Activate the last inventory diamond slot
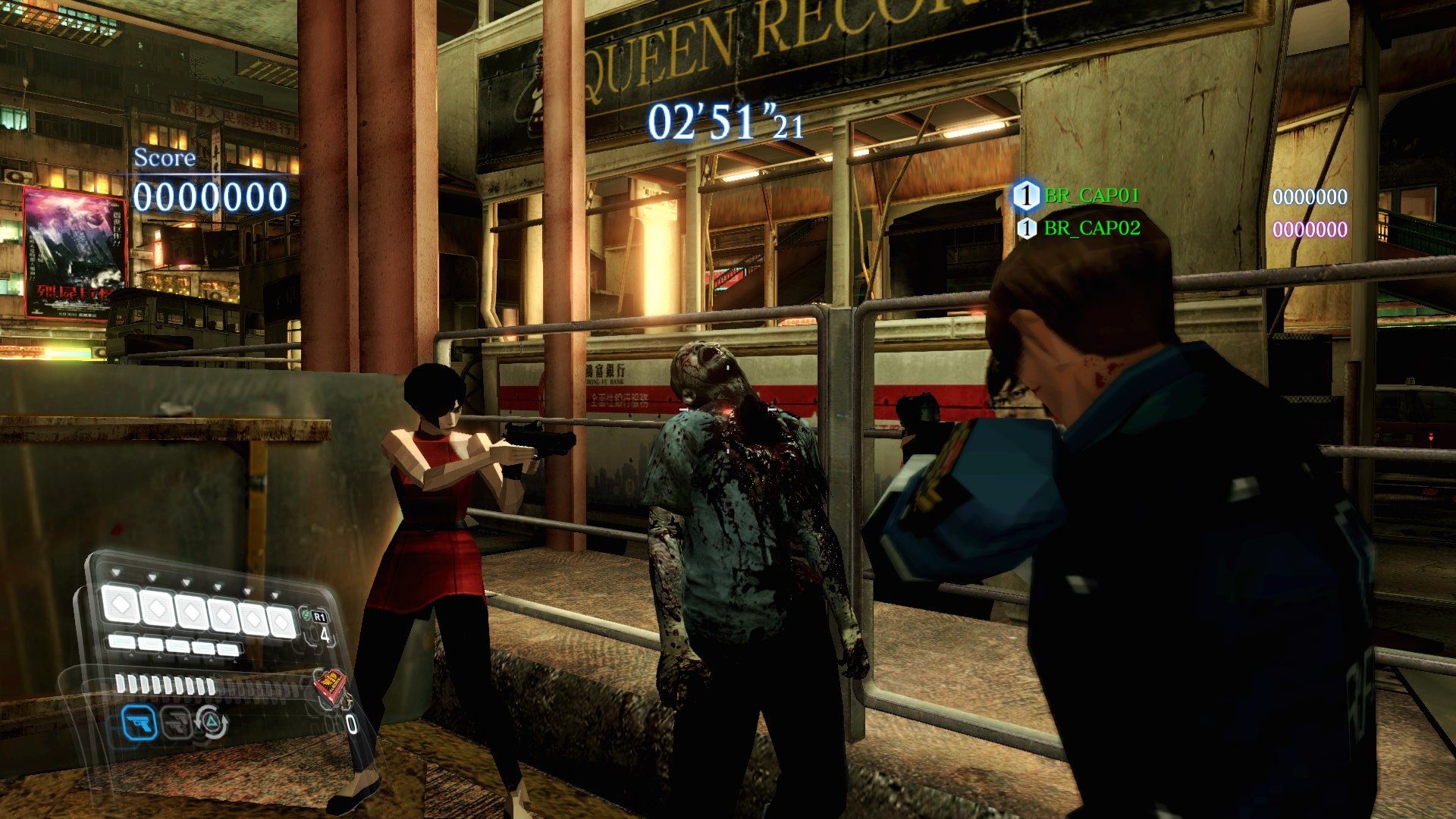 coord(280,621)
